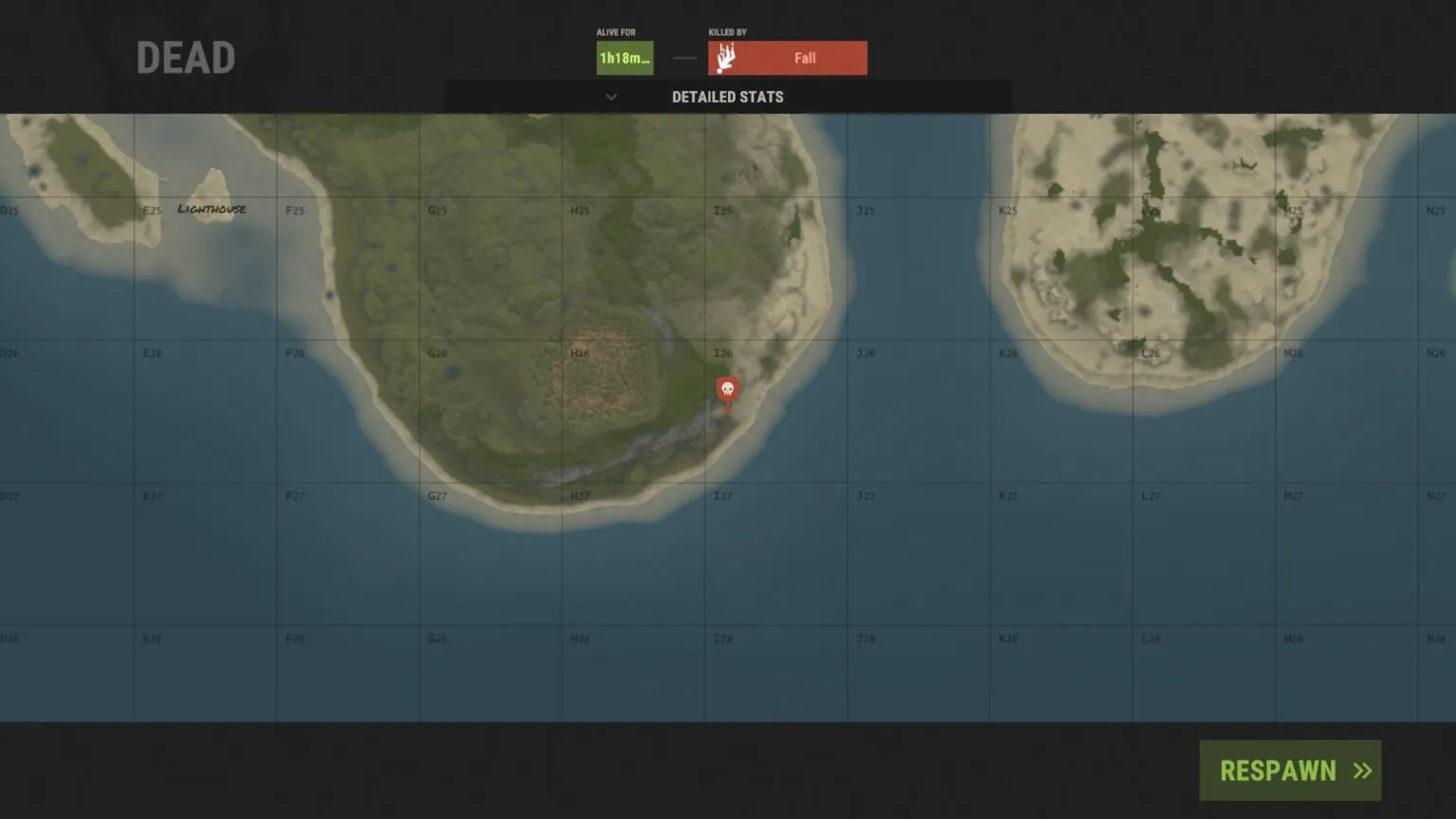
Task: Click the skeleton hand icon in Killed By
Action: [x=725, y=57]
